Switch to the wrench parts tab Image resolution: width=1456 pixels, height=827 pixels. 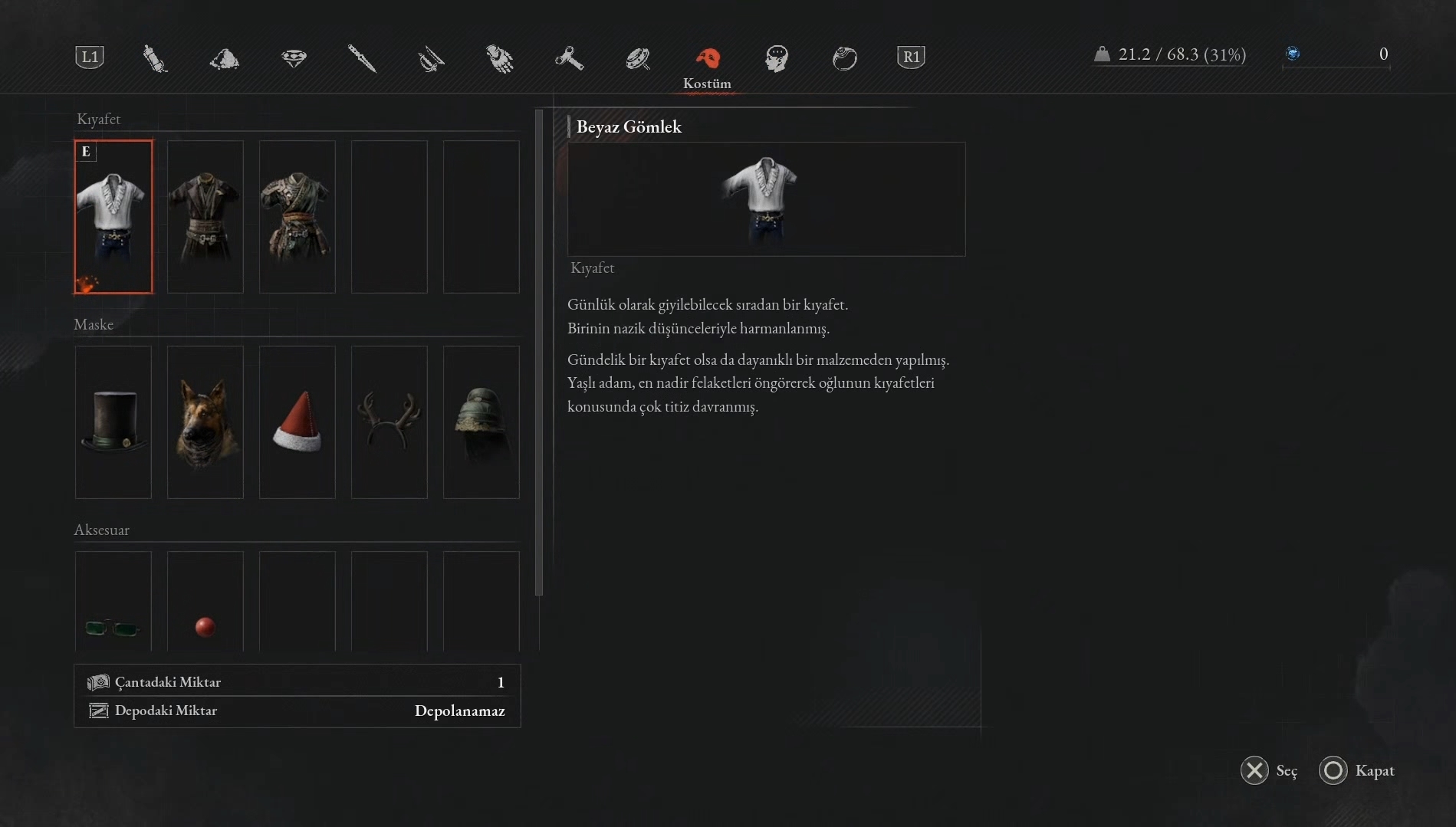569,58
